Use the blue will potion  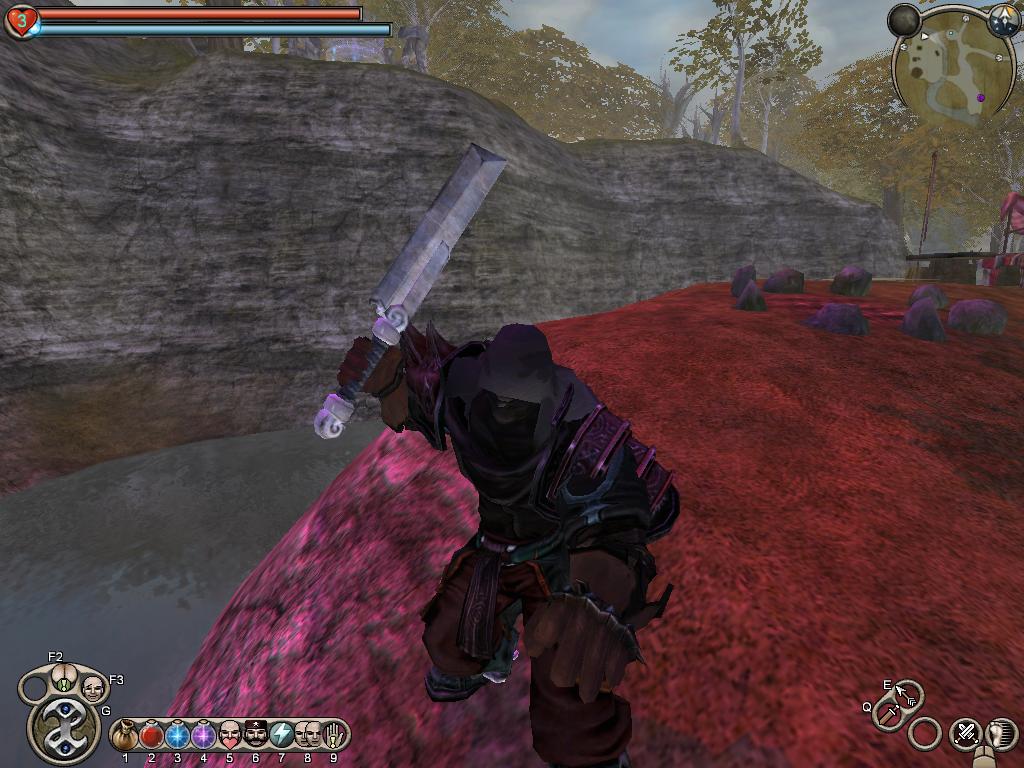[x=177, y=736]
